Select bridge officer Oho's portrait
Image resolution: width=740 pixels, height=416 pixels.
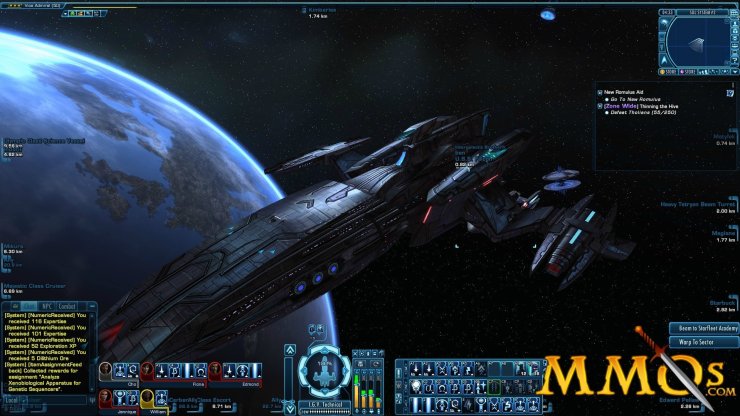(105, 372)
